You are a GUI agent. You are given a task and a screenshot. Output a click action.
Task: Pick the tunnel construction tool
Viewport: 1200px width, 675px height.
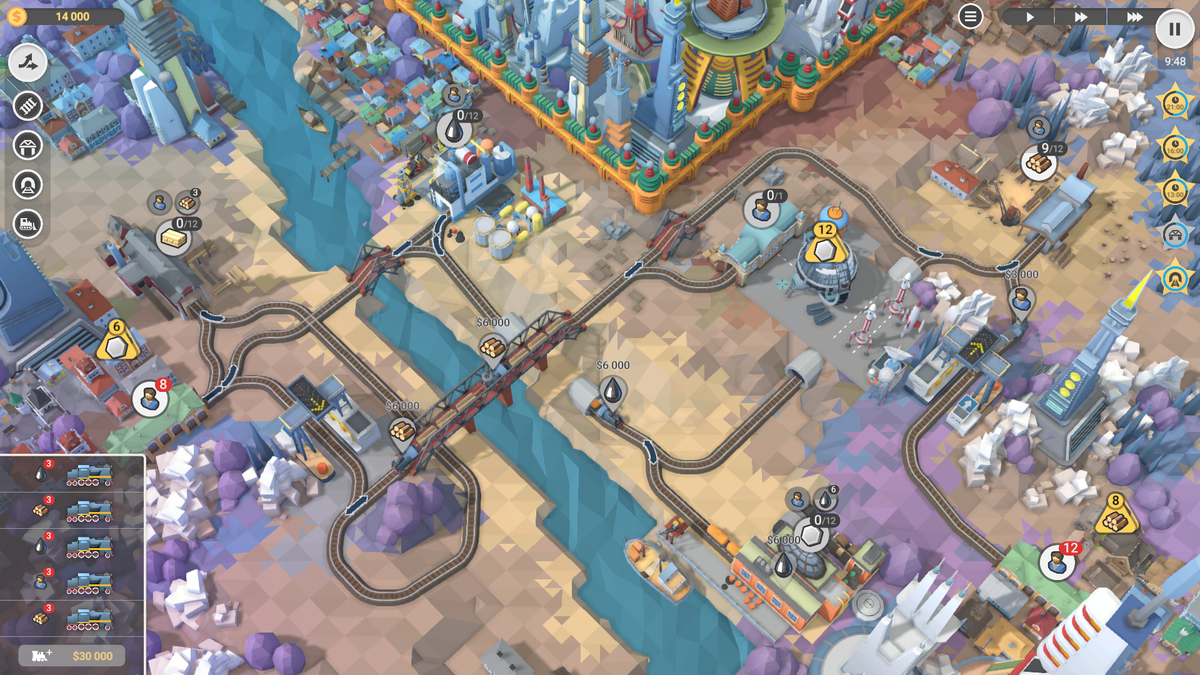point(28,184)
